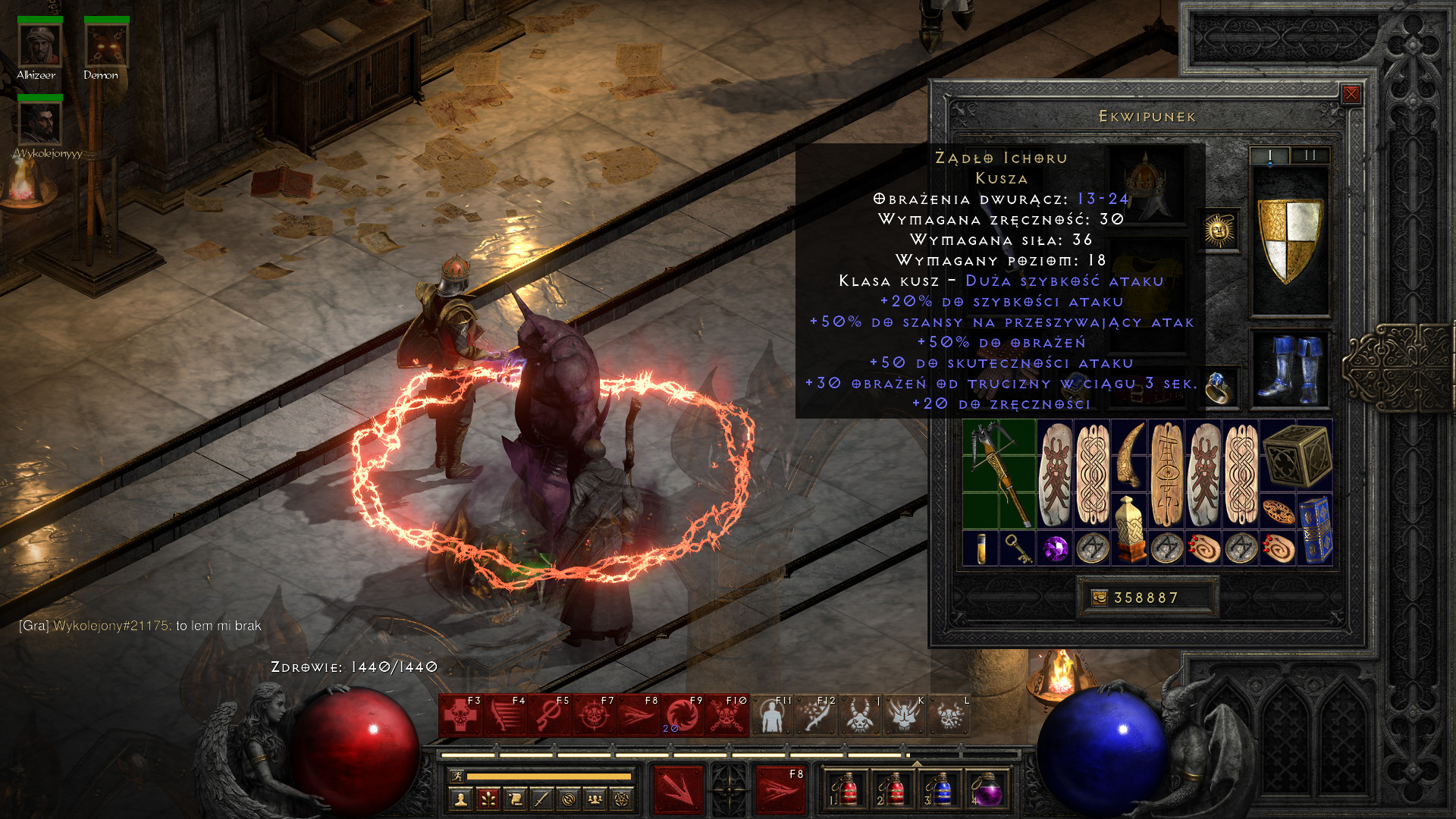This screenshot has width=1456, height=819.
Task: Open the skill tree button
Action: point(488,799)
